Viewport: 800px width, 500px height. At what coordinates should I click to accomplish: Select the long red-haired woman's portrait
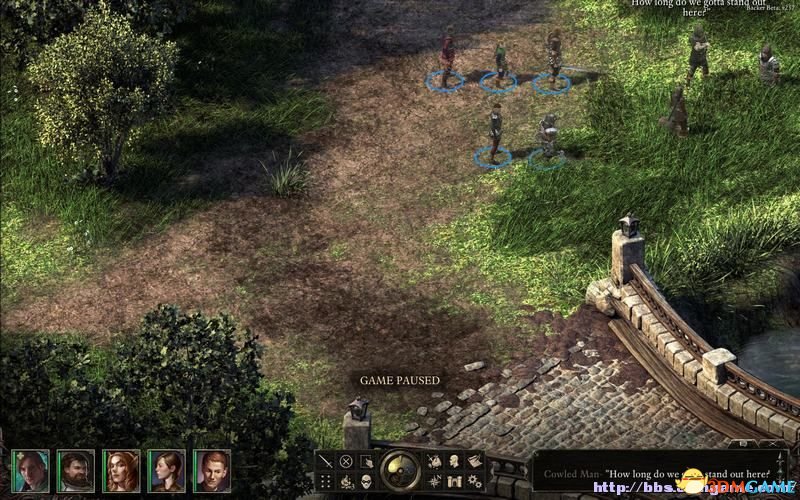[x=121, y=470]
